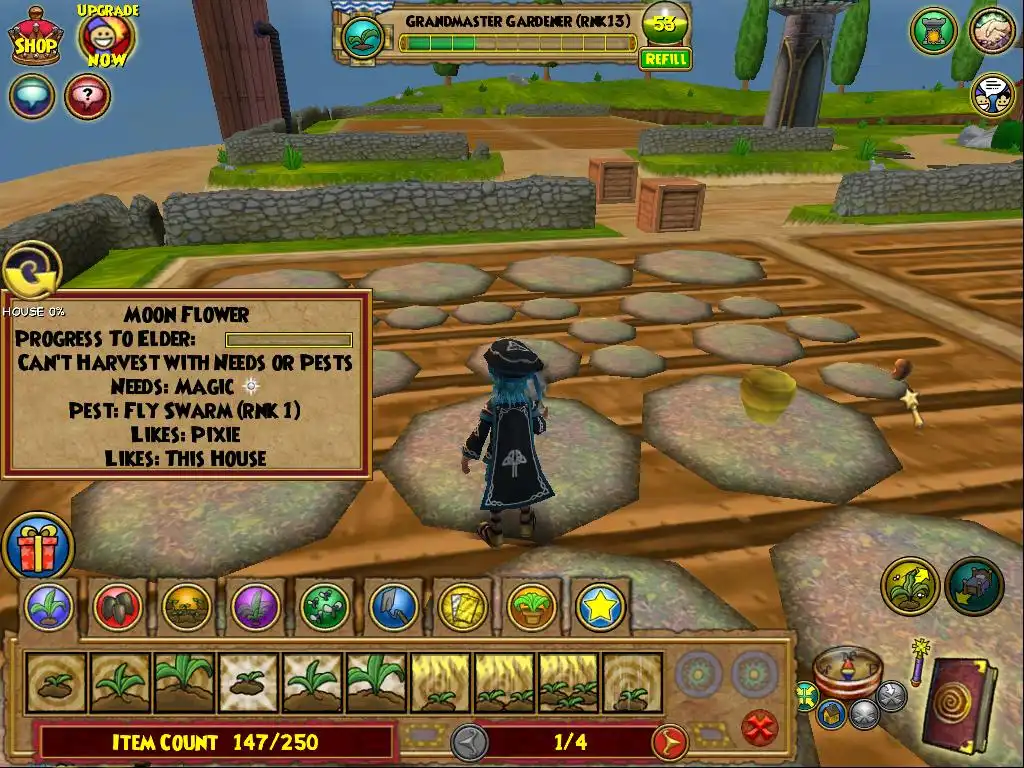
Task: Go to the next gardening spell page
Action: pos(669,742)
